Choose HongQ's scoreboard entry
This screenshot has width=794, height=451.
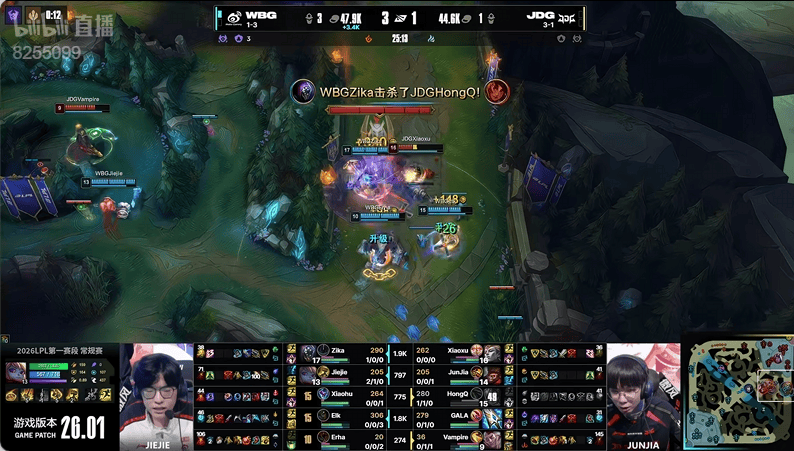coord(460,395)
